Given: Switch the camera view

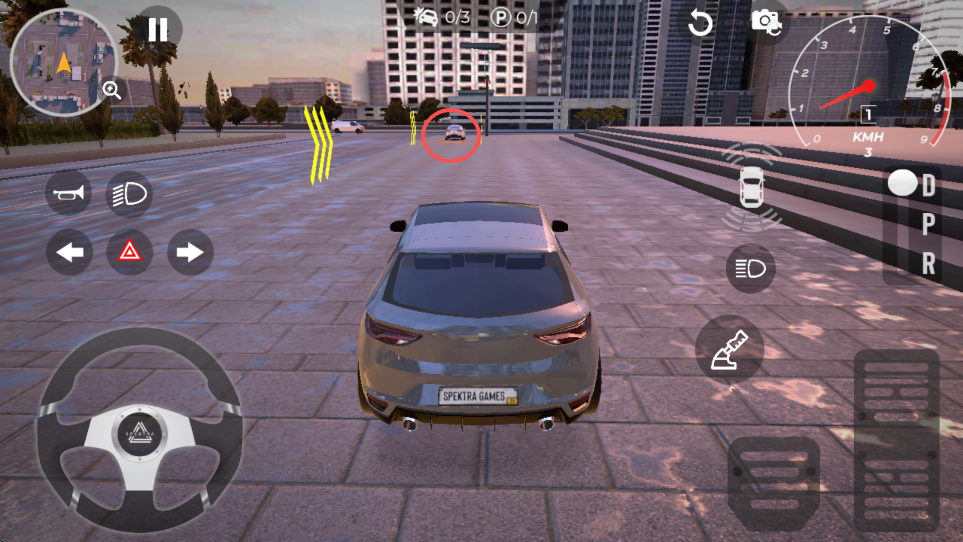Looking at the screenshot, I should (x=767, y=22).
